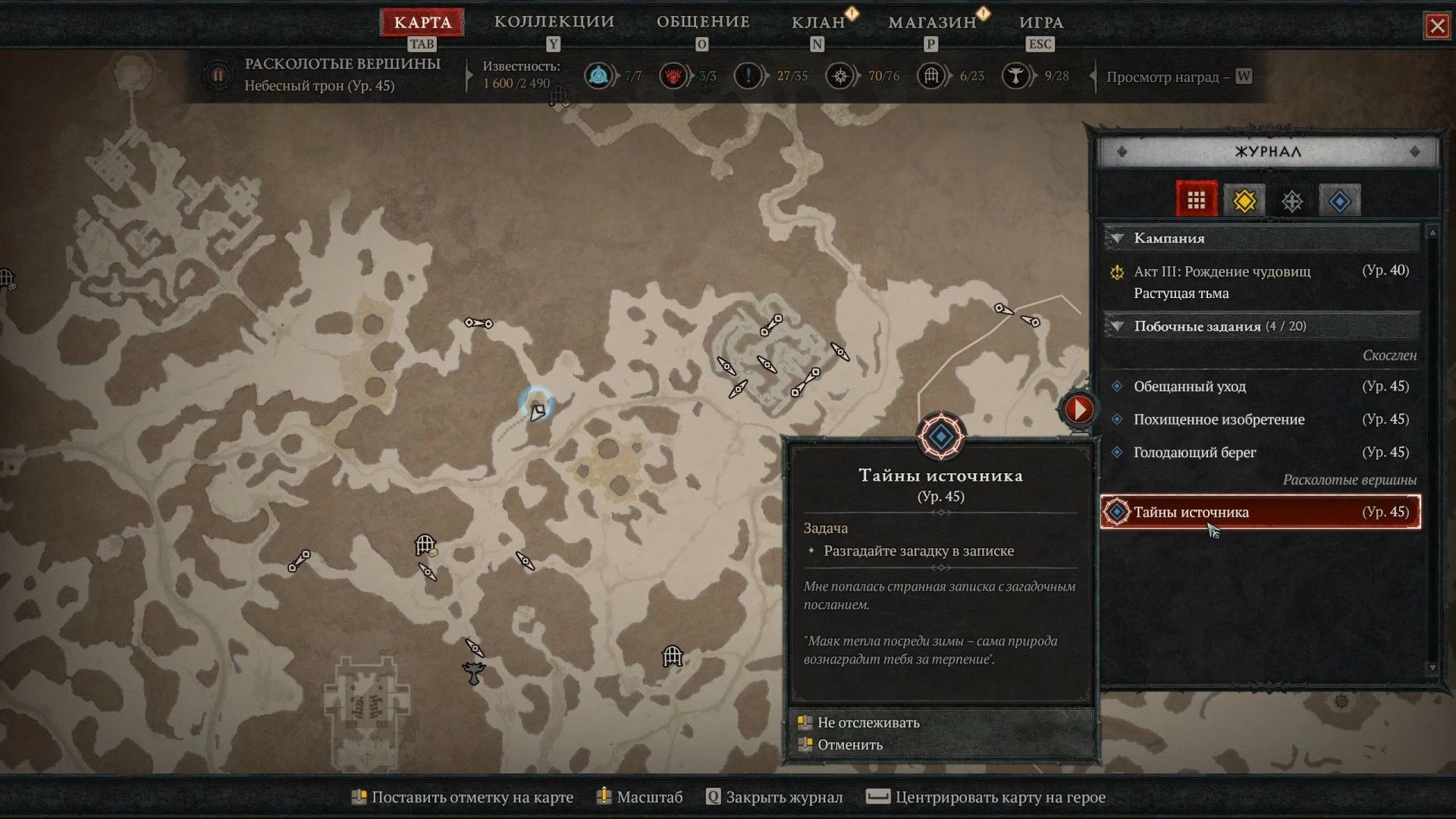Open the Общение tab
This screenshot has height=819, width=1456.
(703, 22)
